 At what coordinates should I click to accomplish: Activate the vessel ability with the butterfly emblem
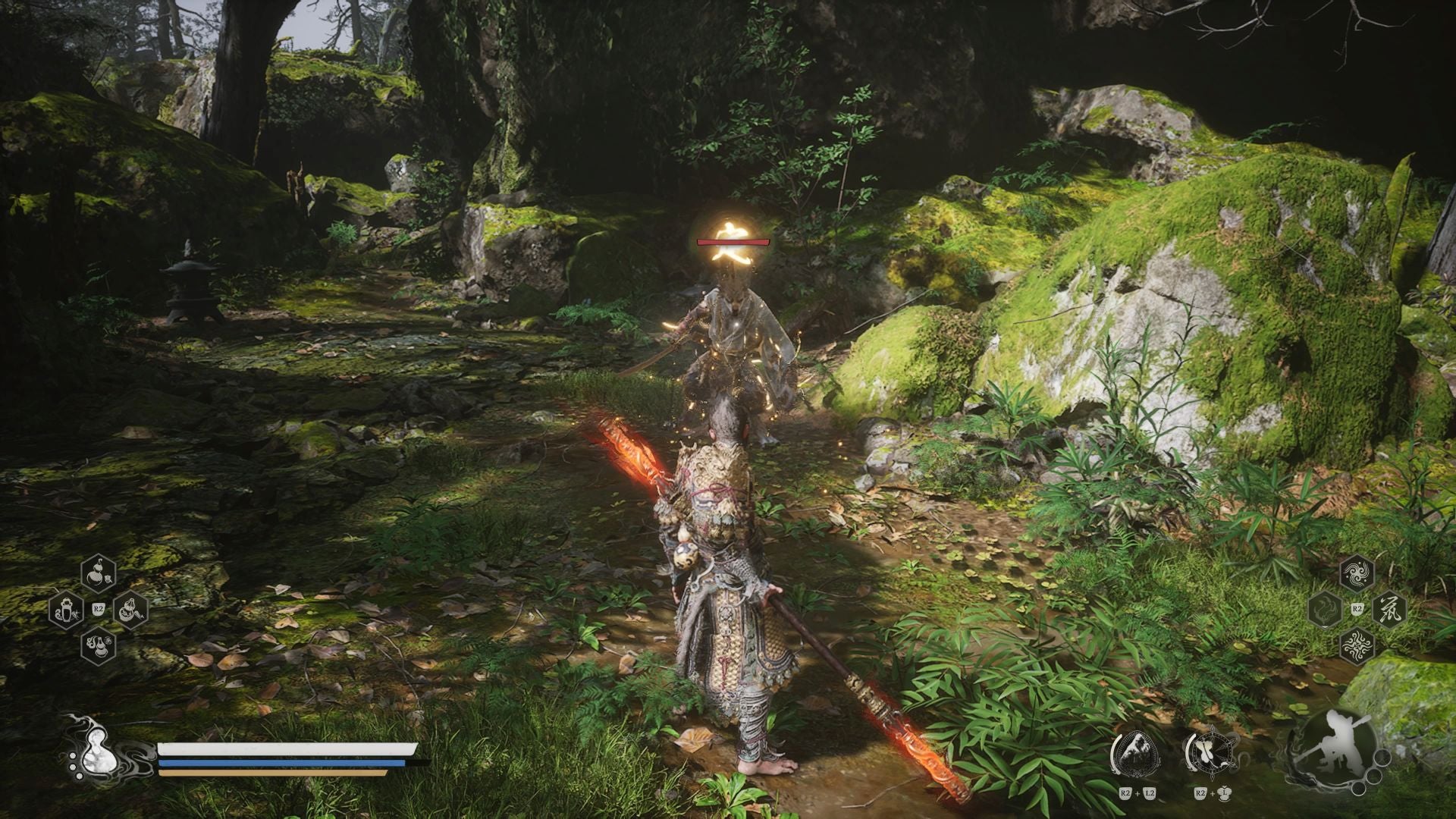(x=1213, y=751)
